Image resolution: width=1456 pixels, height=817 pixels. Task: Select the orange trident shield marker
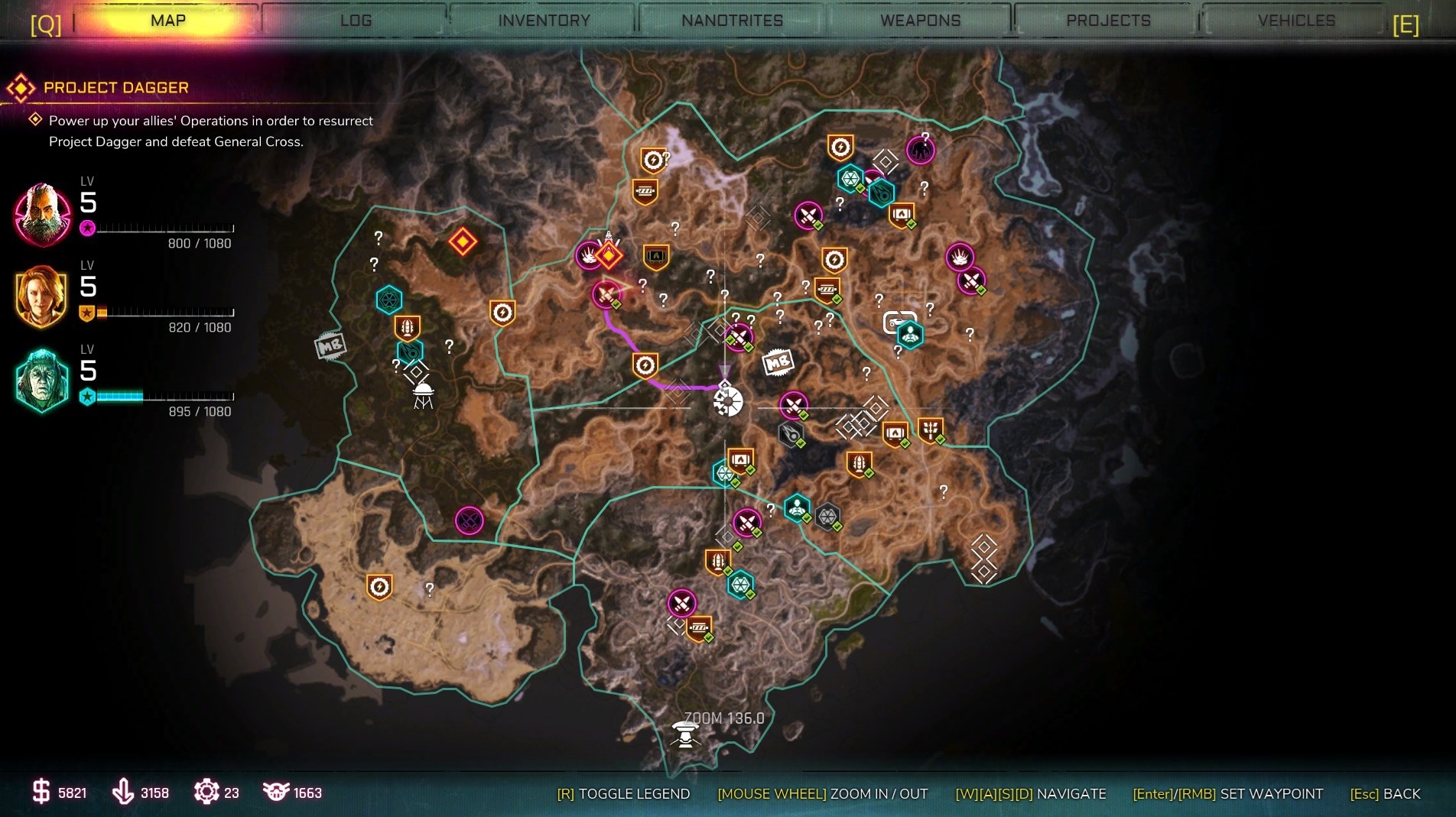(x=930, y=430)
